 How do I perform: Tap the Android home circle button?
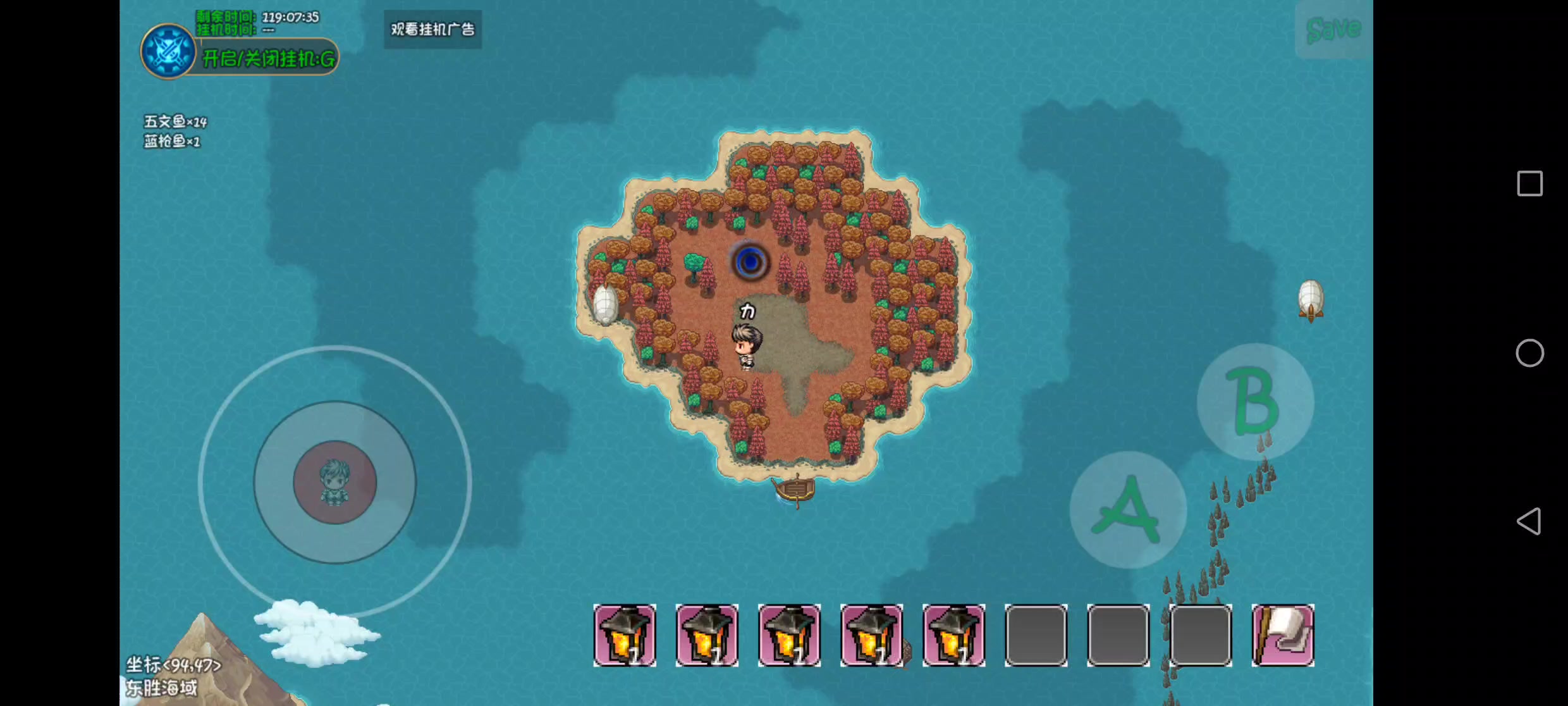click(x=1529, y=353)
